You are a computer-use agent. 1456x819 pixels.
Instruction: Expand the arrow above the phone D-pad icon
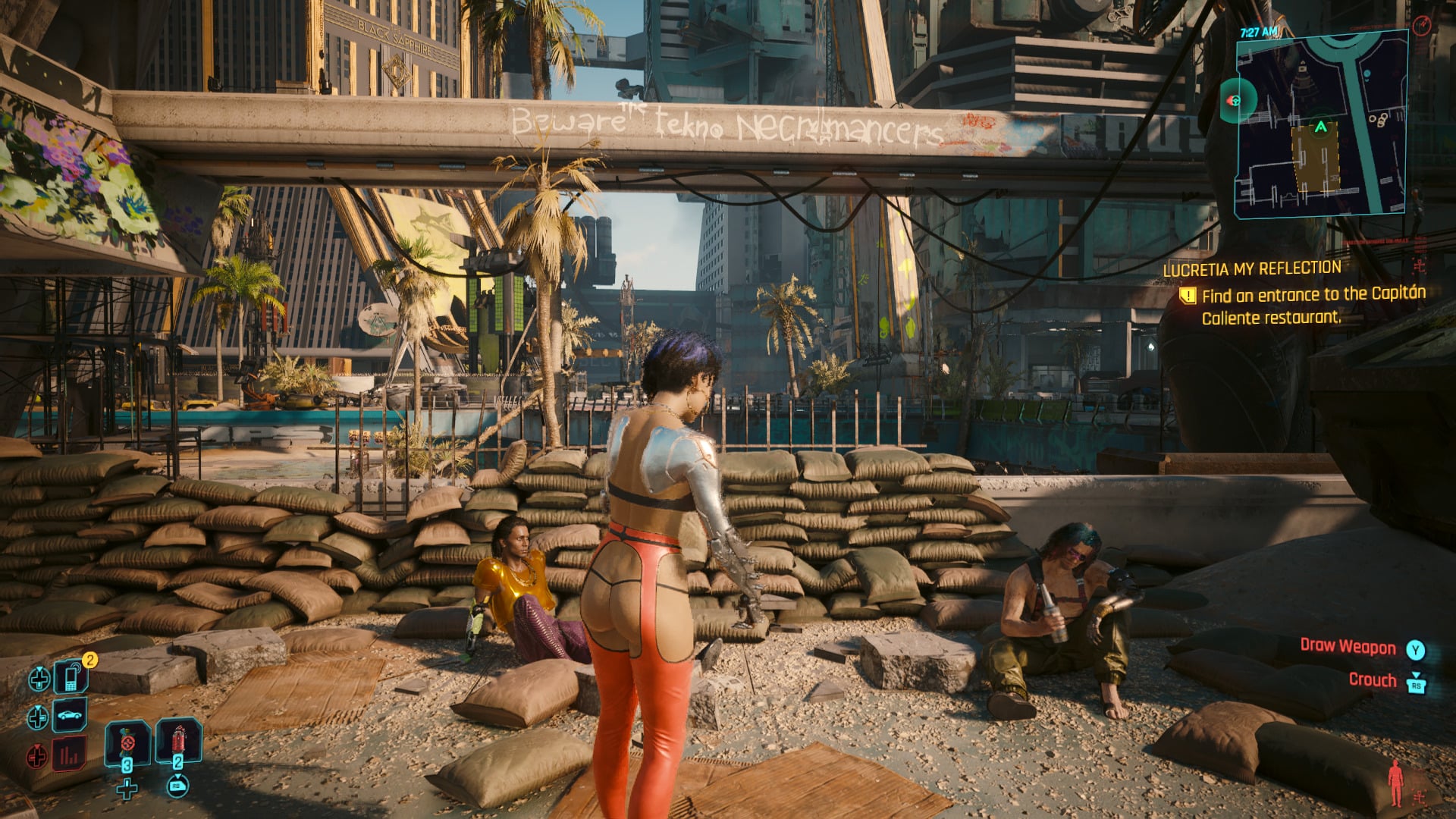(x=39, y=669)
